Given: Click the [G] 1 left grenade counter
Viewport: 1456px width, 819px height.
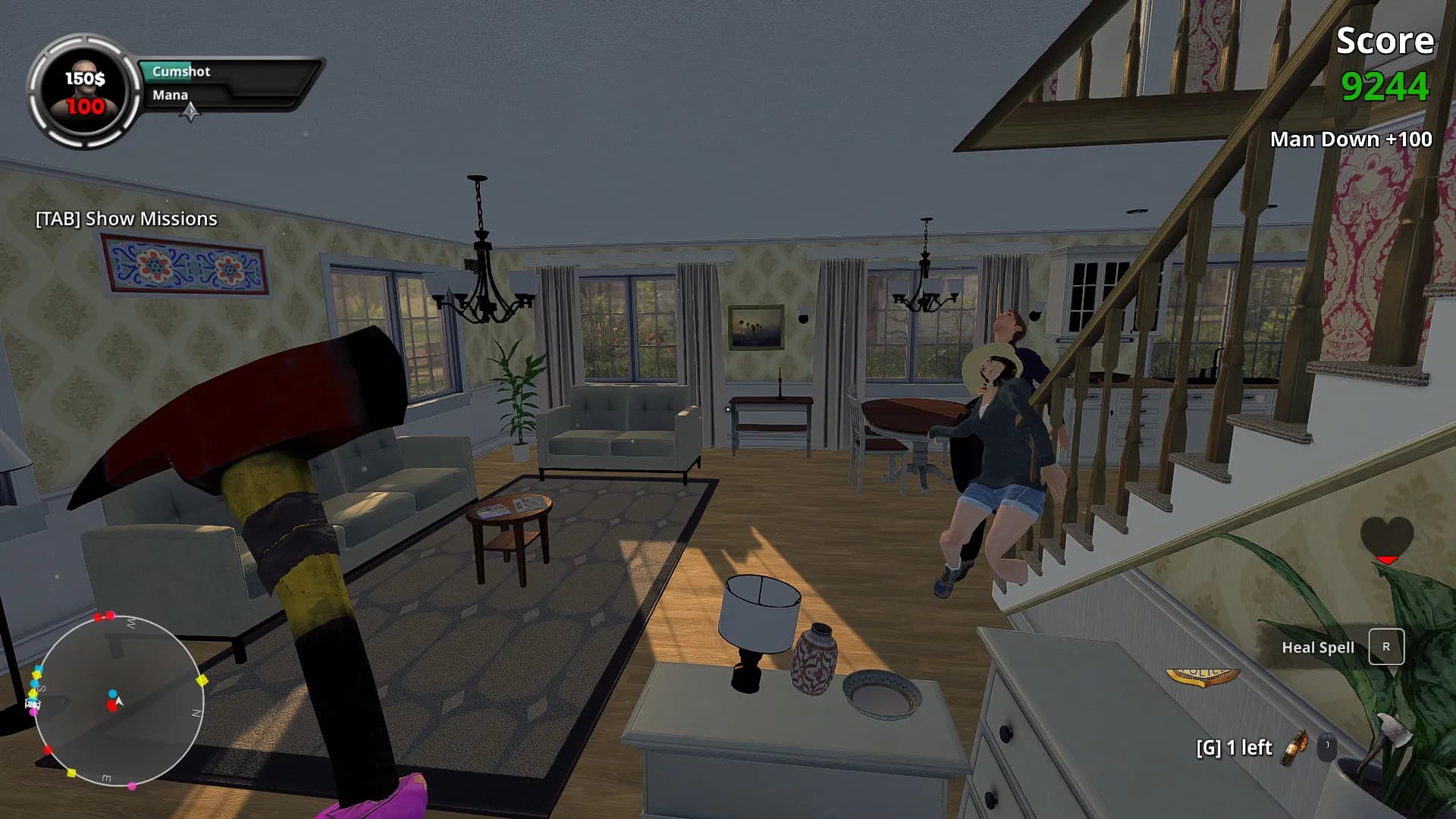Looking at the screenshot, I should coord(1235,748).
